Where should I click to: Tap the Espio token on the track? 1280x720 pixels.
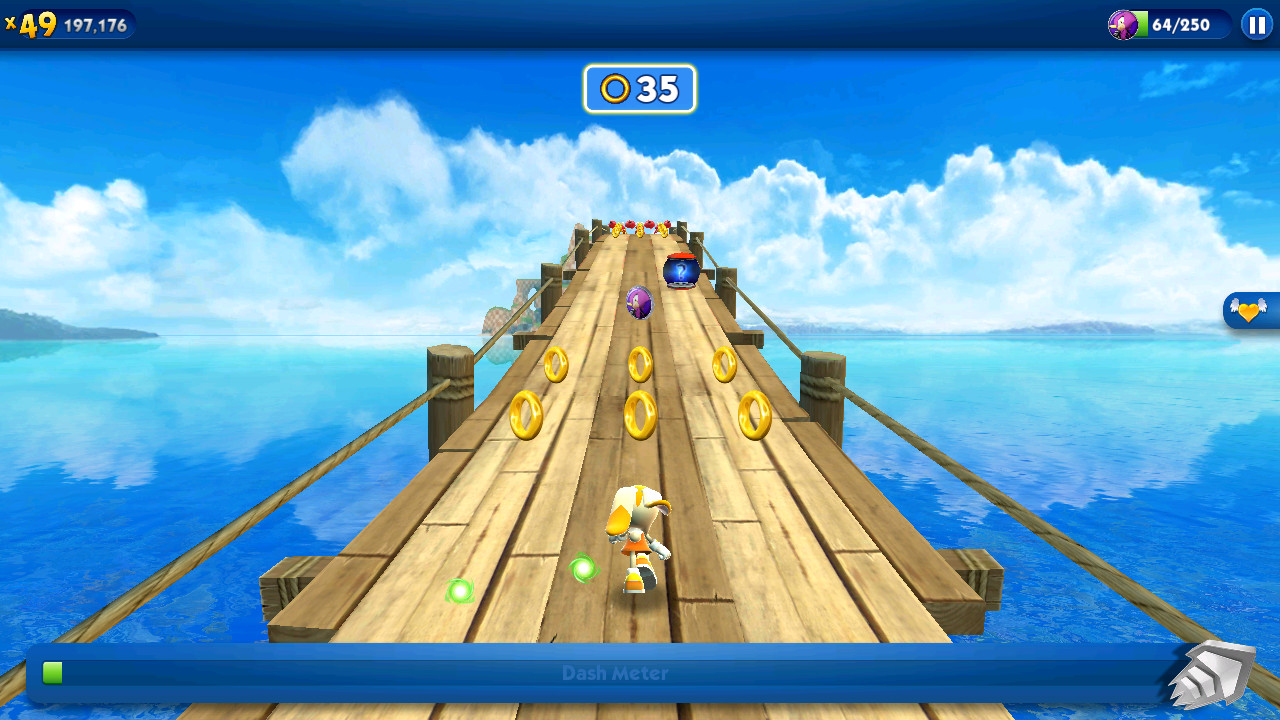[x=638, y=302]
